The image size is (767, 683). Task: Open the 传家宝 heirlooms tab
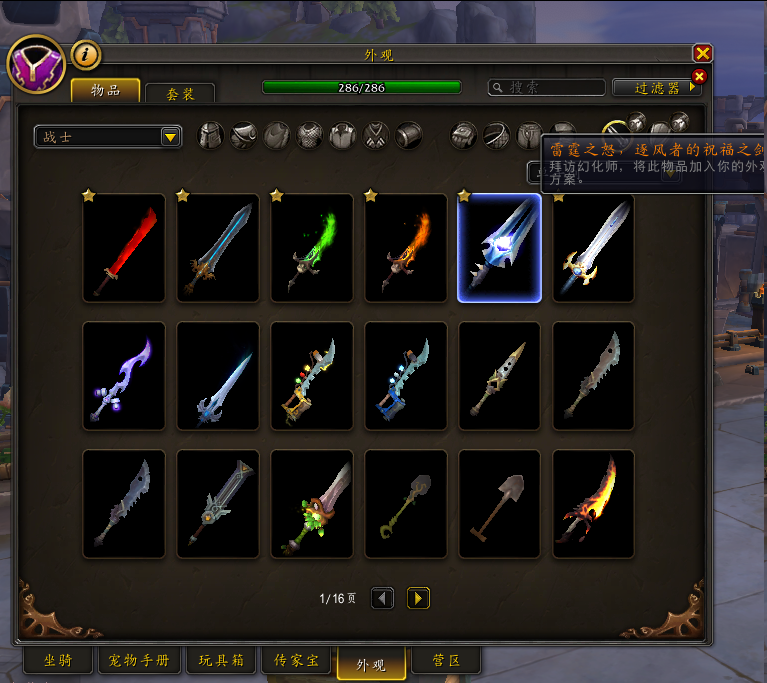tap(297, 661)
